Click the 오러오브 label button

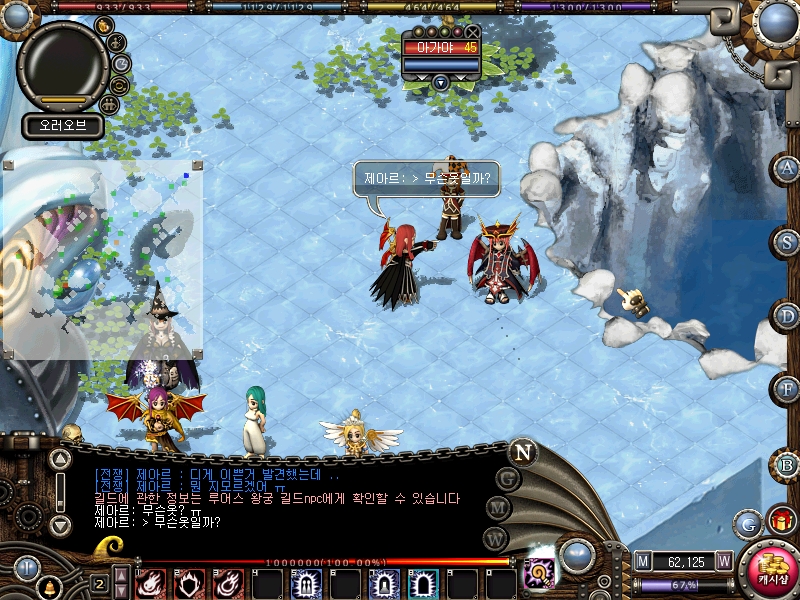tap(63, 126)
